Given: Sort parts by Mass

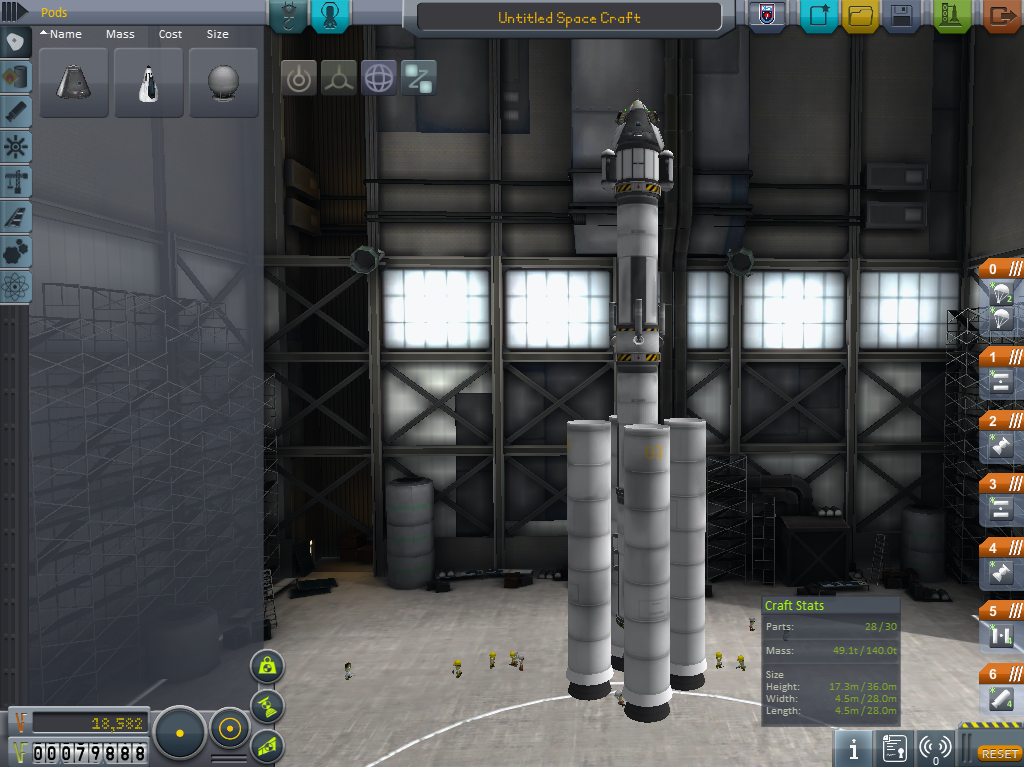Looking at the screenshot, I should click(120, 34).
